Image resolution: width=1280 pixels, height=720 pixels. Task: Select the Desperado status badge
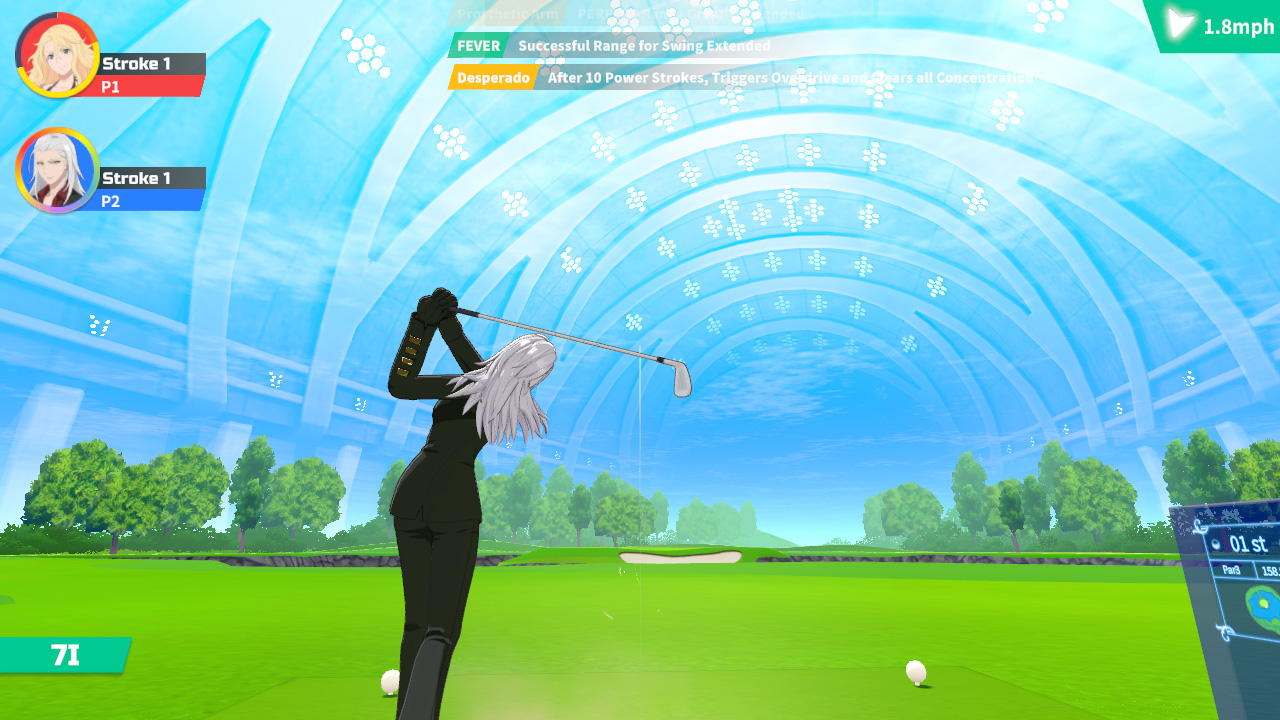(491, 77)
